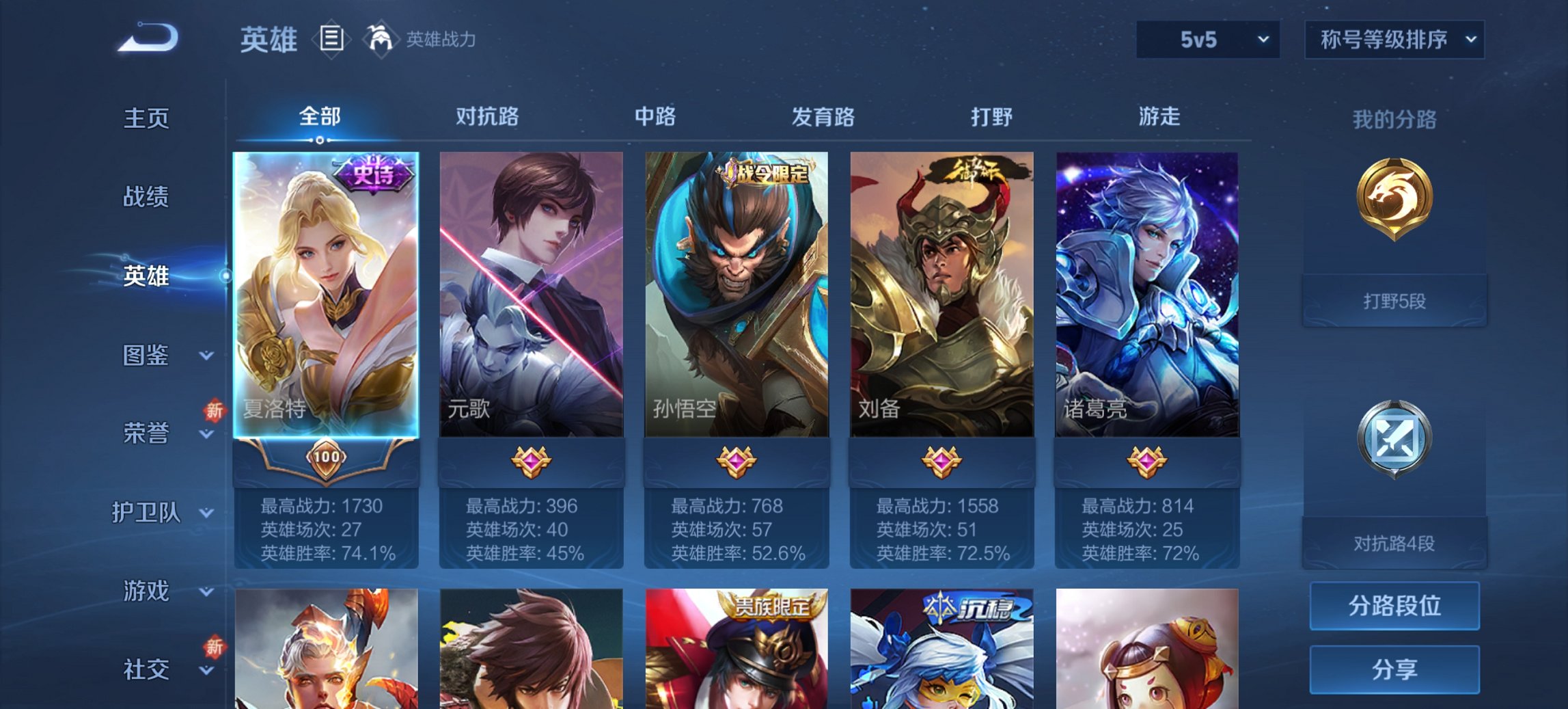Open the 5v5 mode dropdown
Viewport: 1568px width, 709px height.
1207,40
